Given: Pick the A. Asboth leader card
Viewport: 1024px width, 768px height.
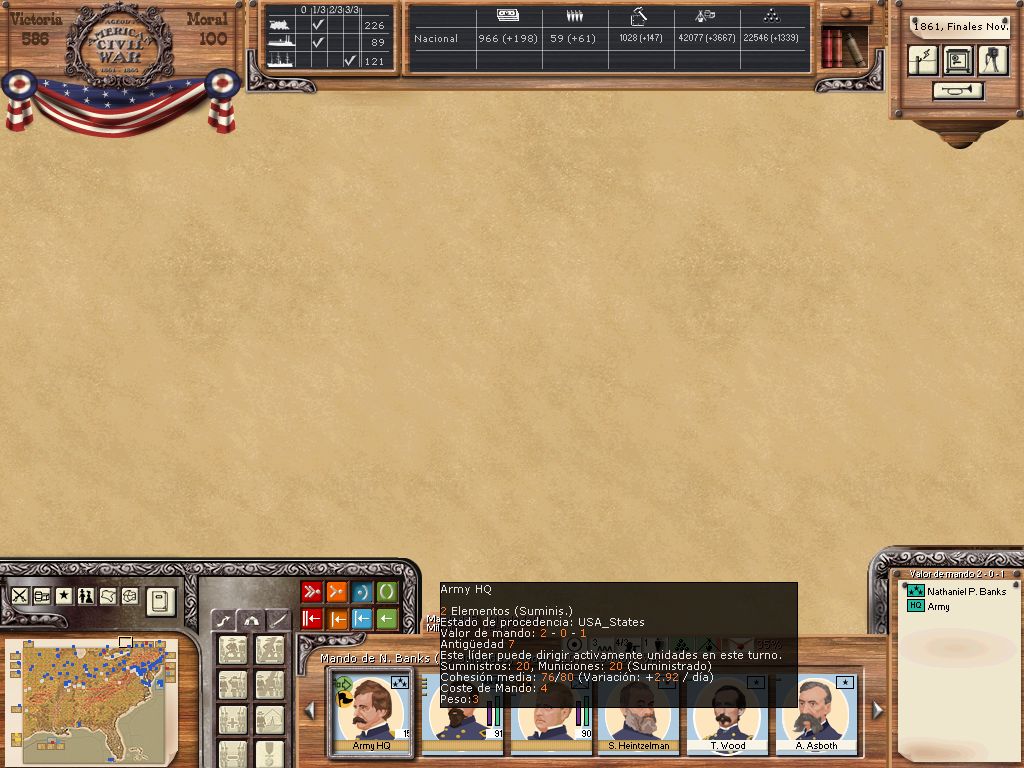Looking at the screenshot, I should point(814,714).
